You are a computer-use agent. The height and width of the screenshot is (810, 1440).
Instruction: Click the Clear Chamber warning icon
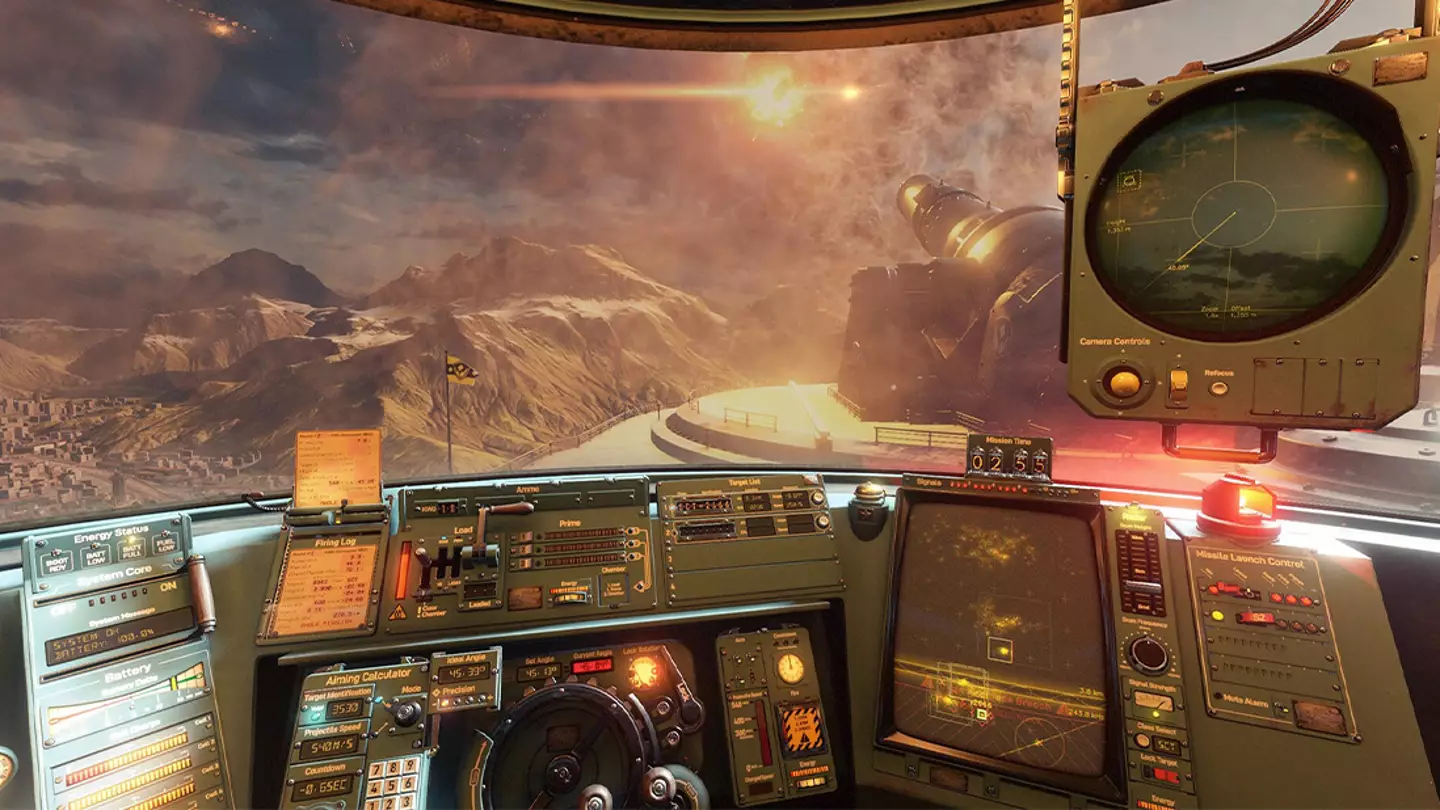click(x=399, y=612)
